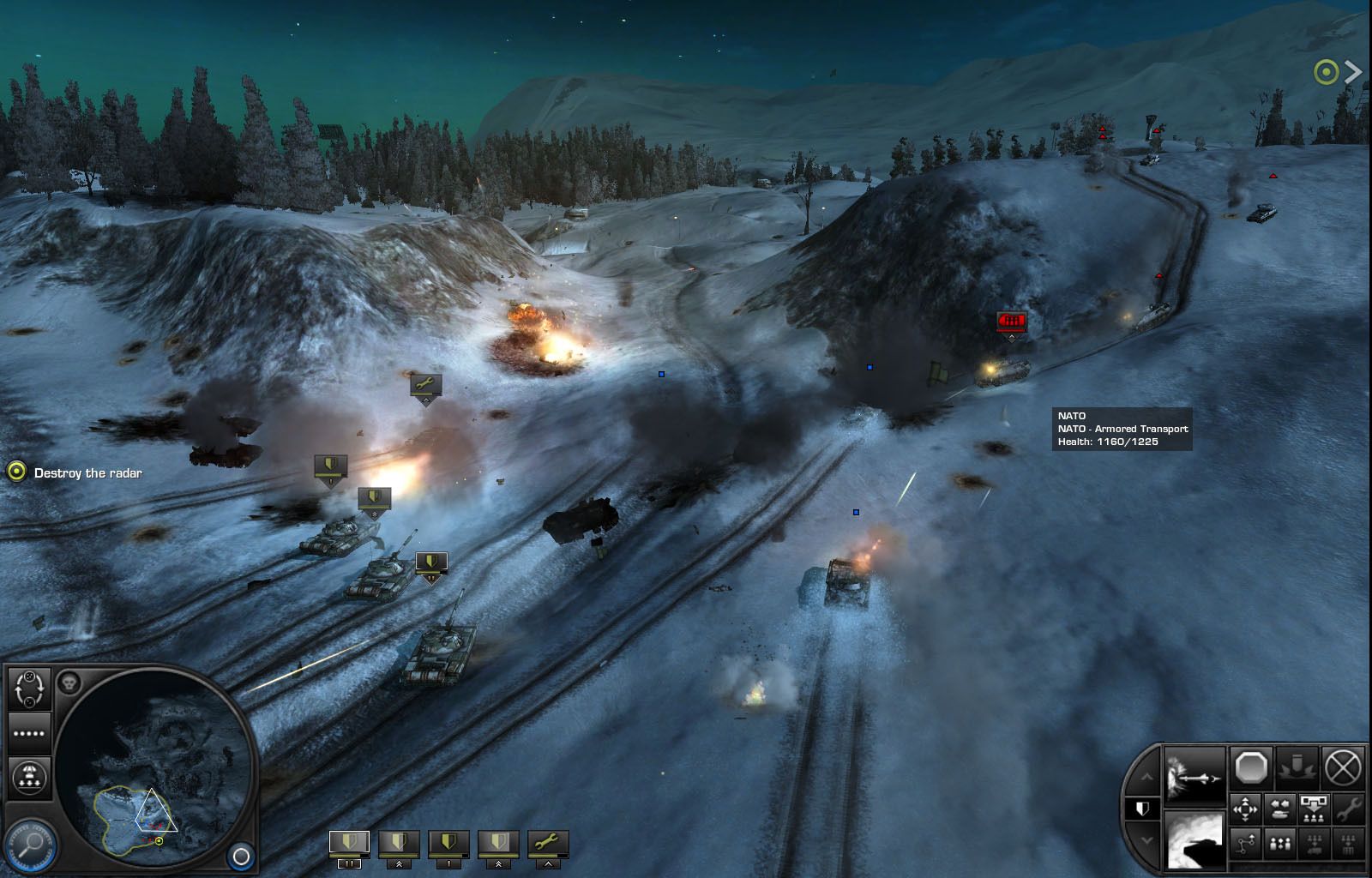Activate the camera rotate button
This screenshot has height=878, width=1372.
[29, 688]
